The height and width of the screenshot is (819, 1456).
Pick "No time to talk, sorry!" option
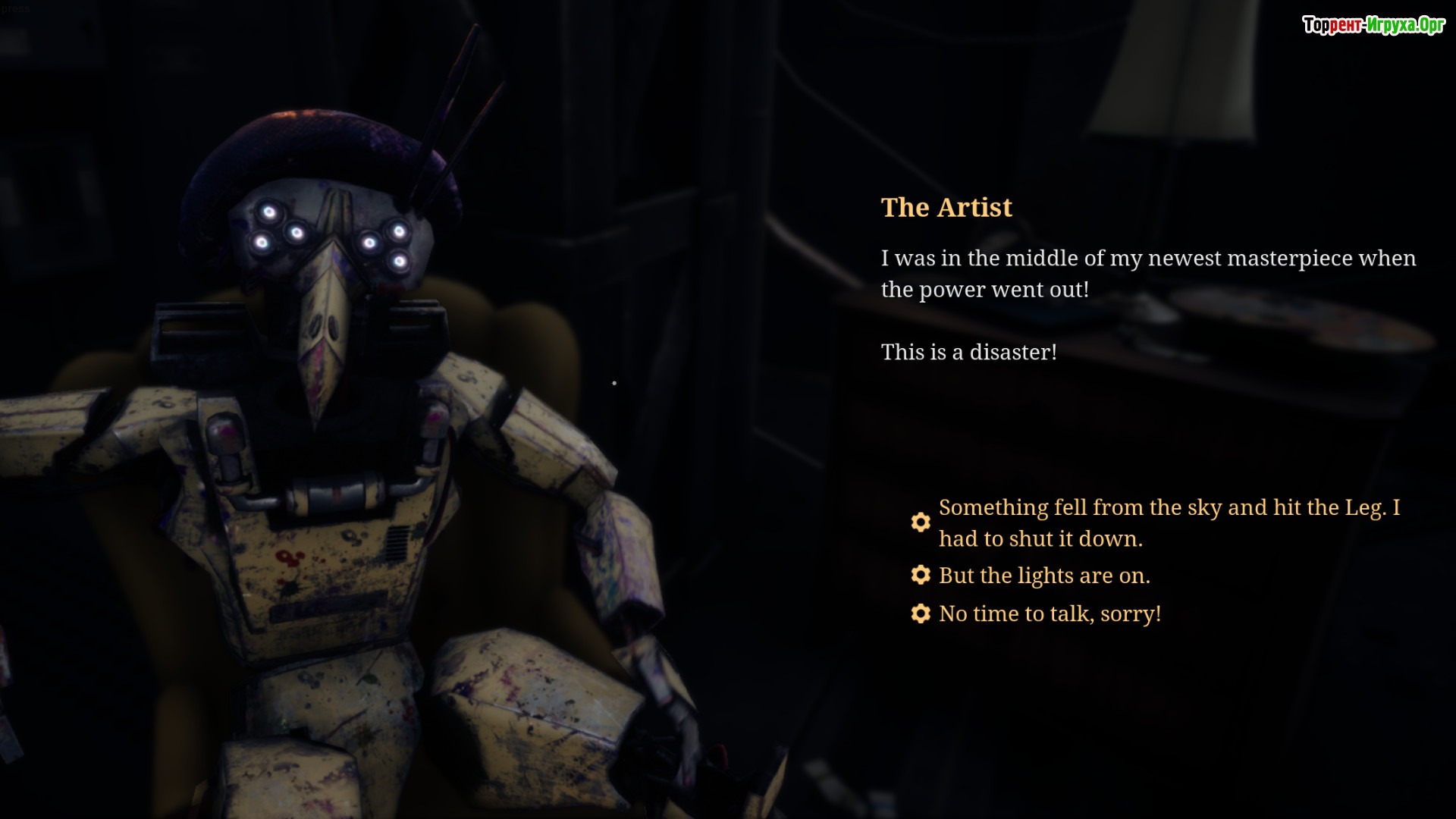click(x=1049, y=613)
